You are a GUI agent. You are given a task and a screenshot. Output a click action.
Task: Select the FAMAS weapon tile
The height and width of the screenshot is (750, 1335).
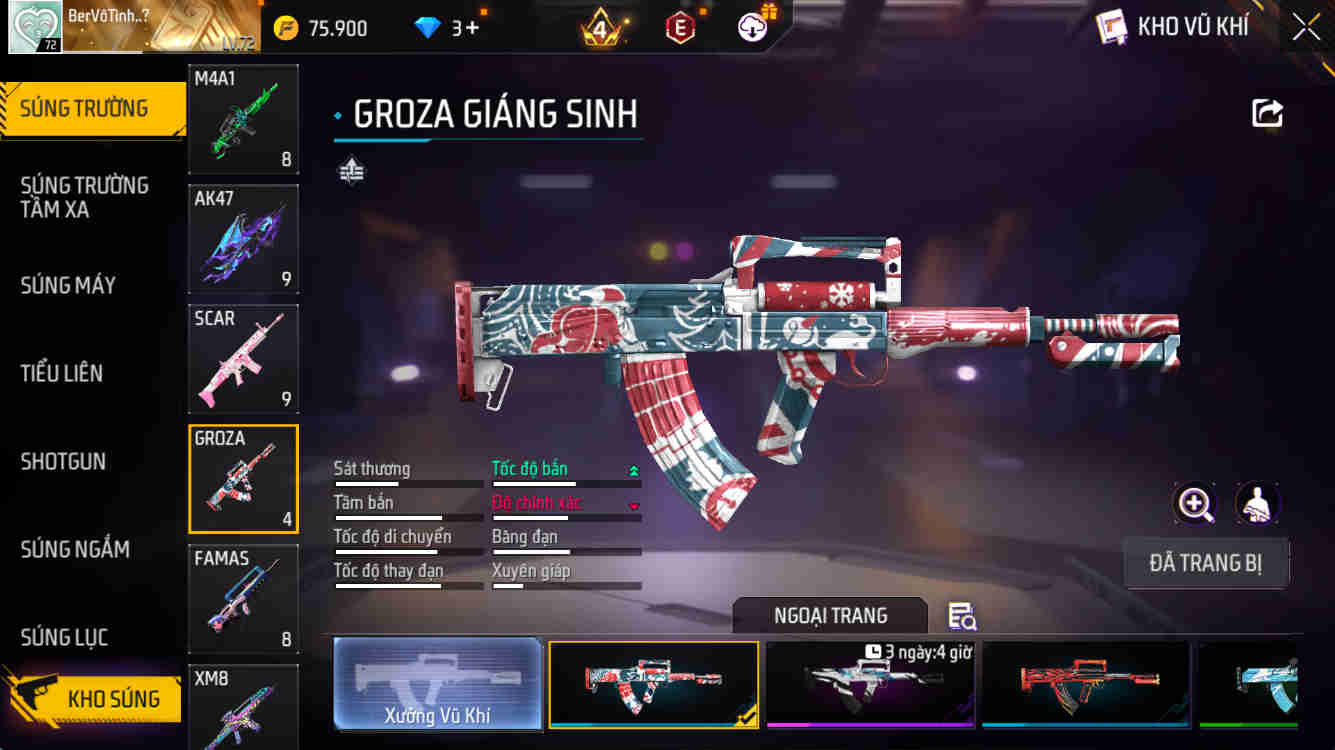(x=243, y=600)
